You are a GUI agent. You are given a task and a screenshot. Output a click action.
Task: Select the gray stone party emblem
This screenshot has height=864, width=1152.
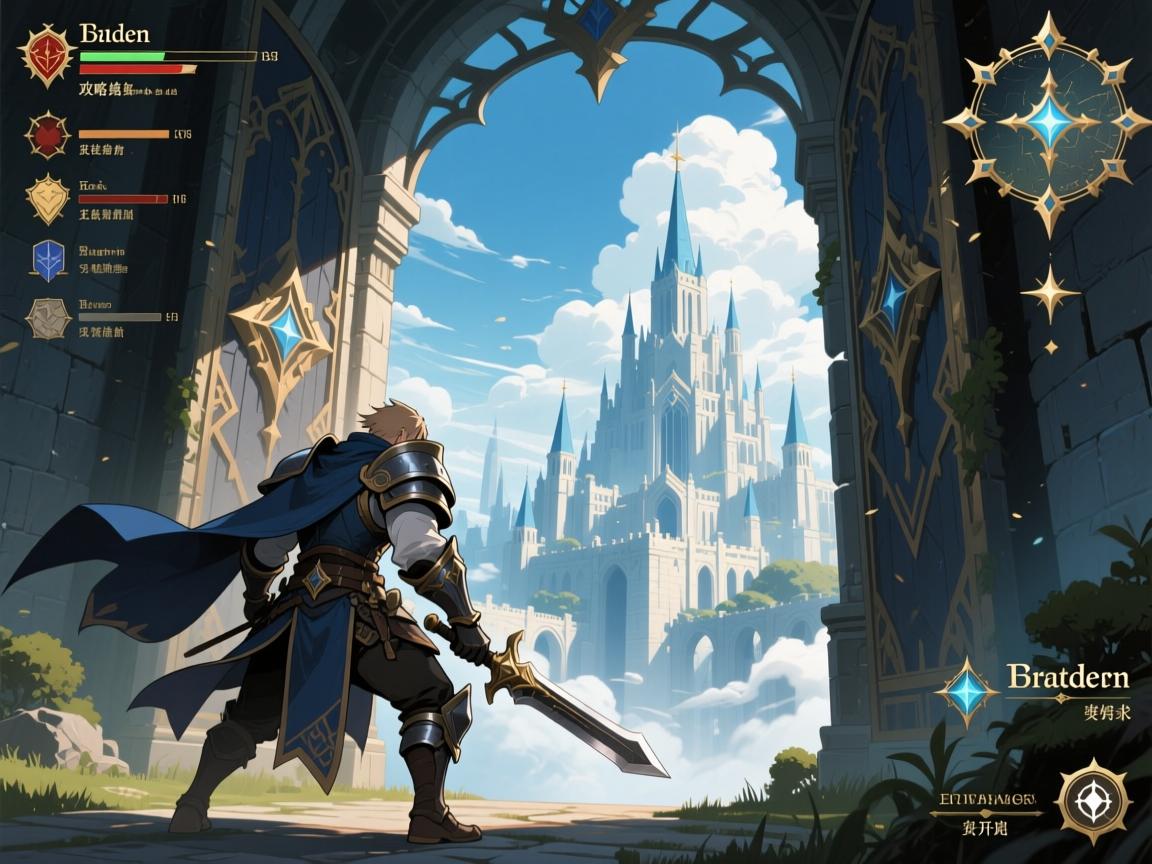pos(47,318)
